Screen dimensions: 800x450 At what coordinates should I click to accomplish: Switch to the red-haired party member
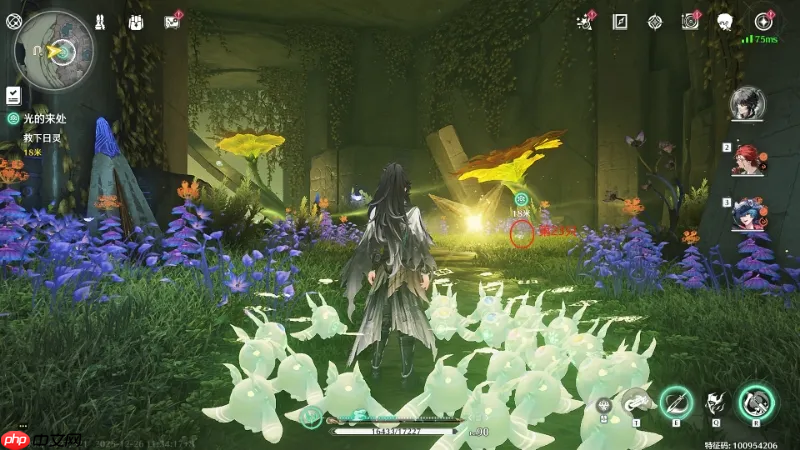point(747,158)
